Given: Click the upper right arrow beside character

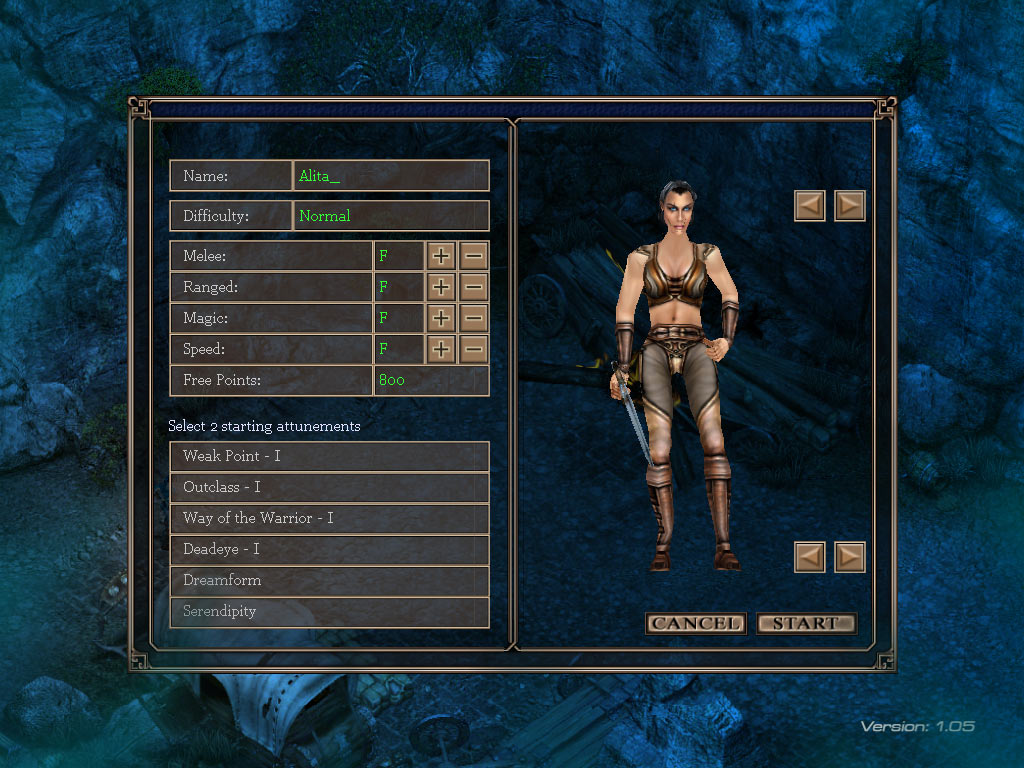Looking at the screenshot, I should click(850, 206).
